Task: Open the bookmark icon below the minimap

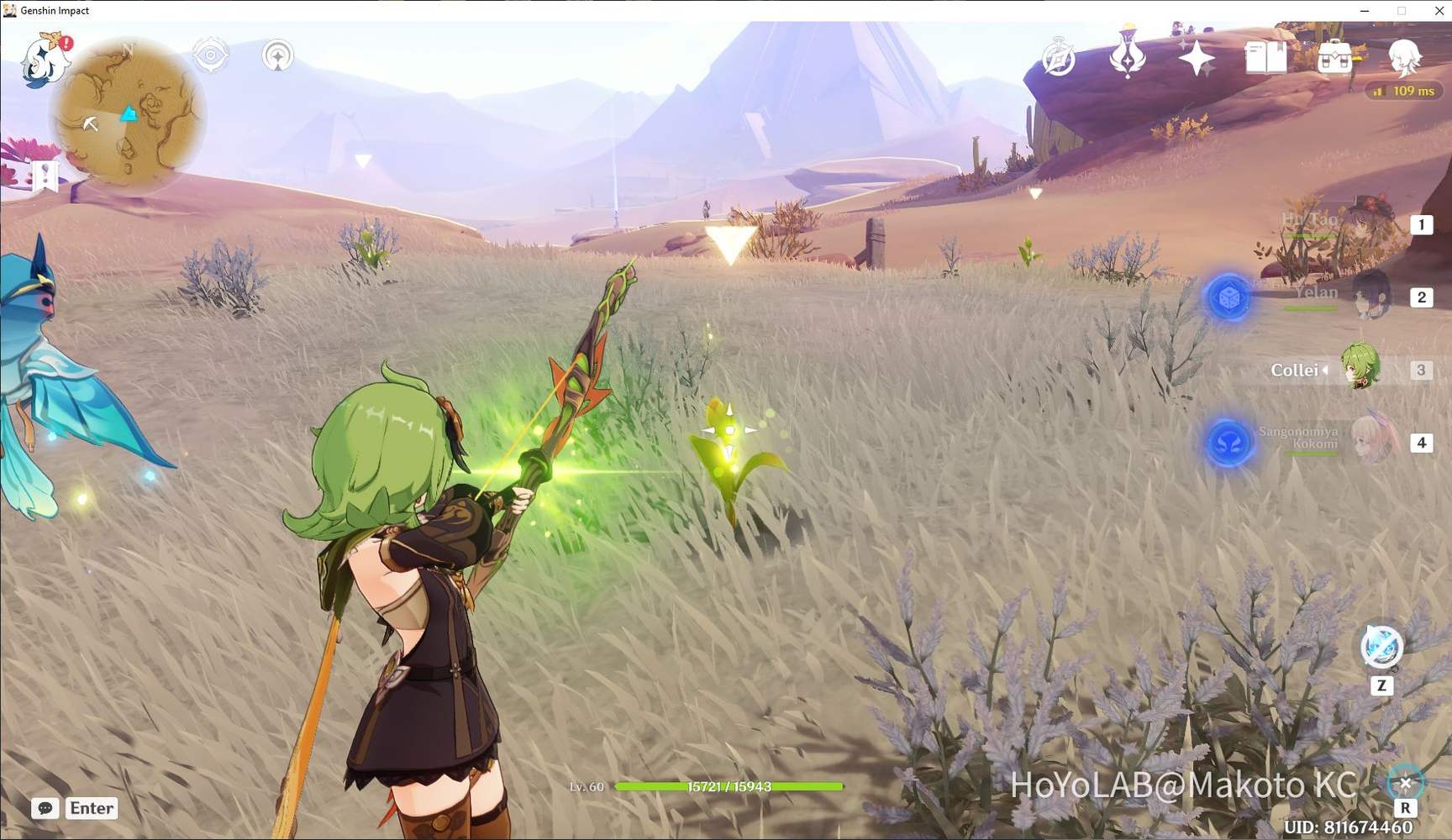Action: click(x=44, y=176)
